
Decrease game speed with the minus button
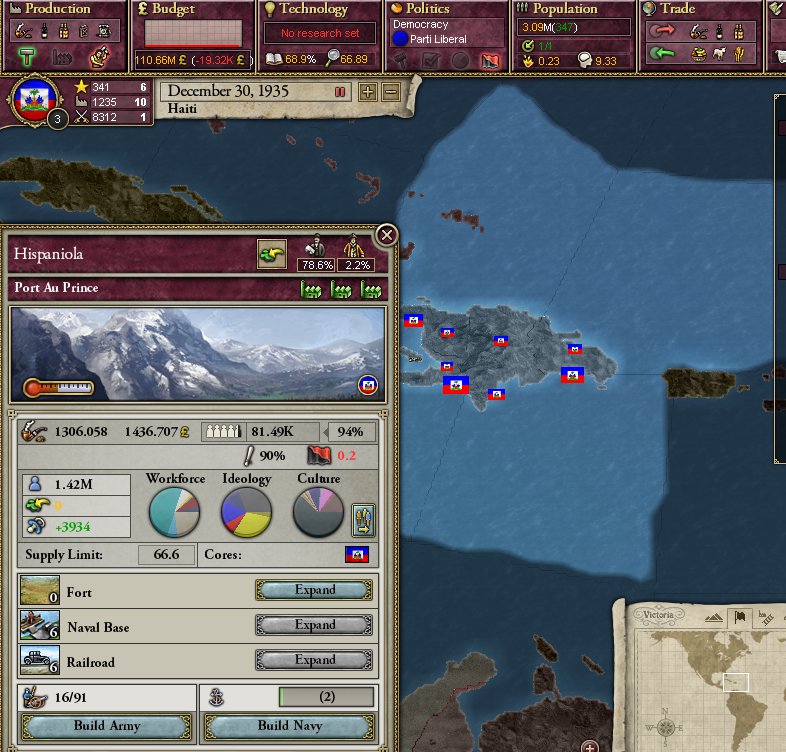click(390, 91)
